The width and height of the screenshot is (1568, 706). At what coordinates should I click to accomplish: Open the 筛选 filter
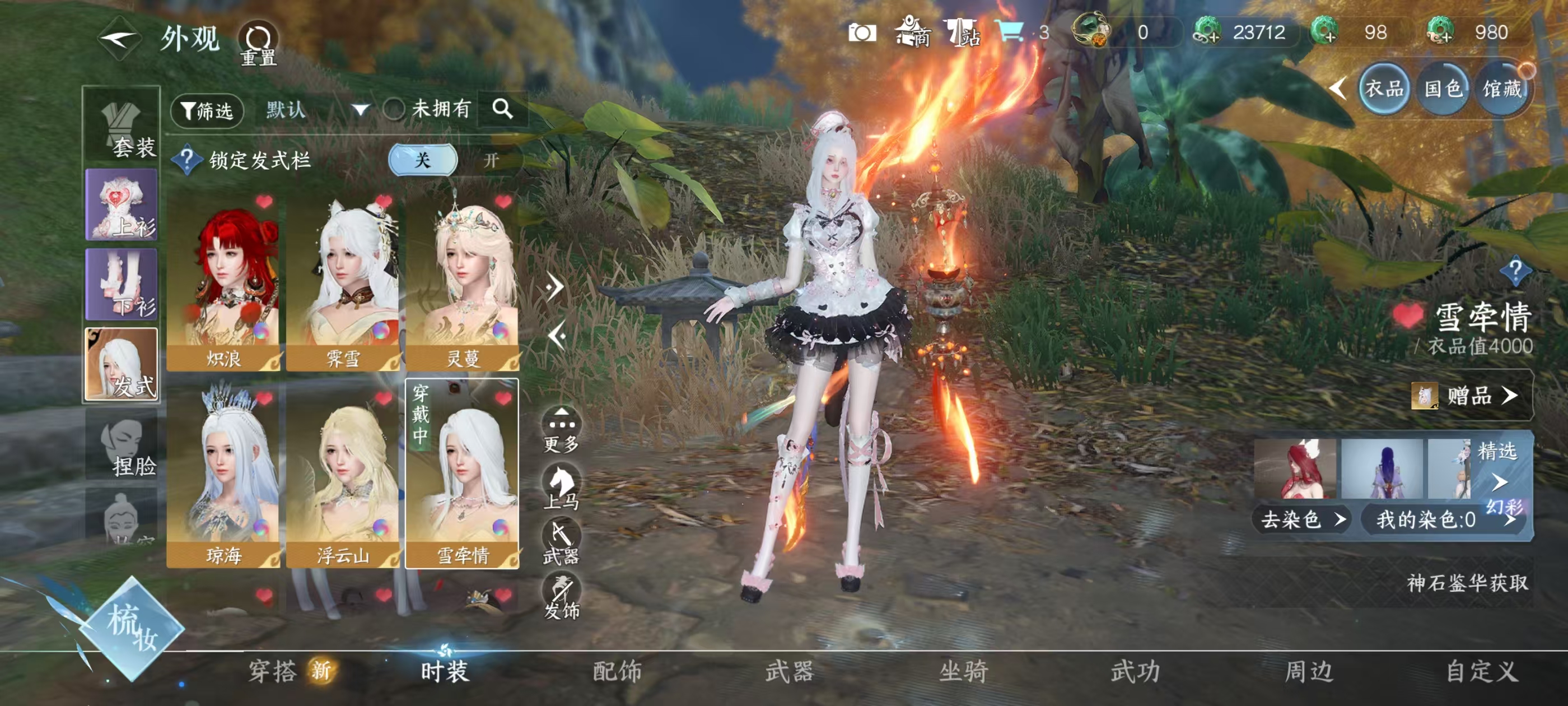[x=207, y=110]
